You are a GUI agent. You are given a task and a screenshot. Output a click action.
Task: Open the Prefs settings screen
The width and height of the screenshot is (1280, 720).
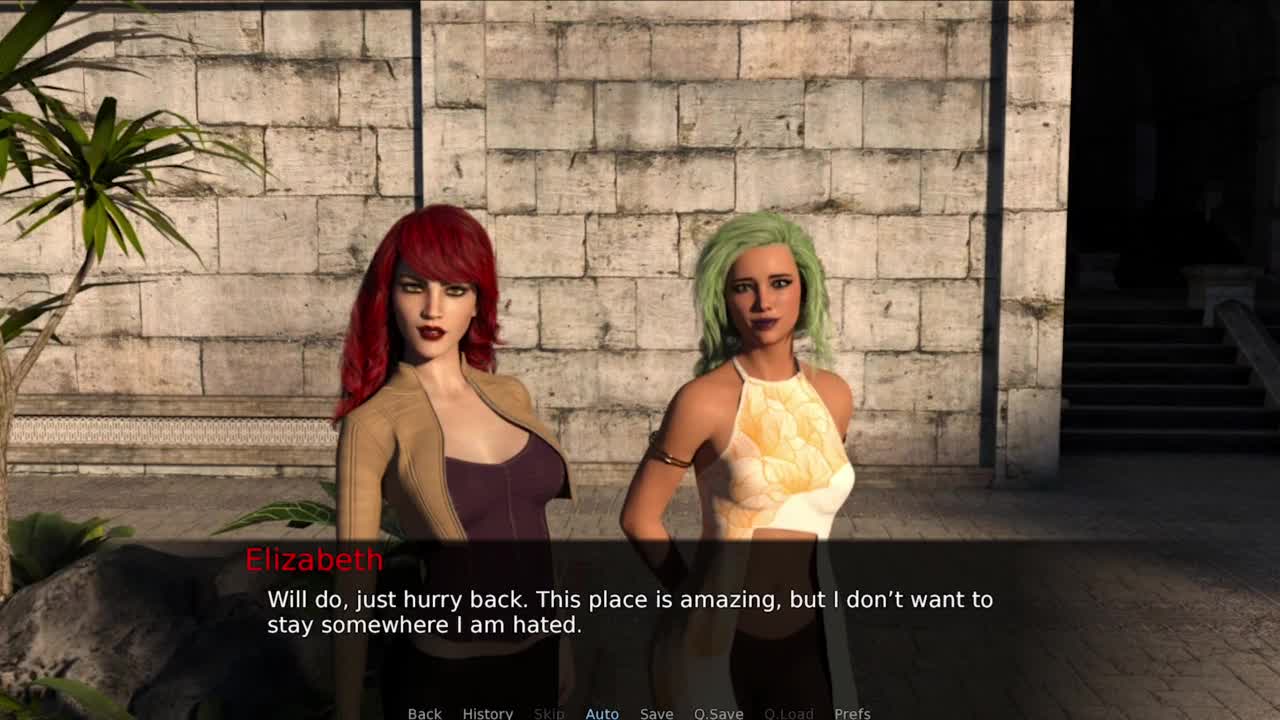point(852,713)
